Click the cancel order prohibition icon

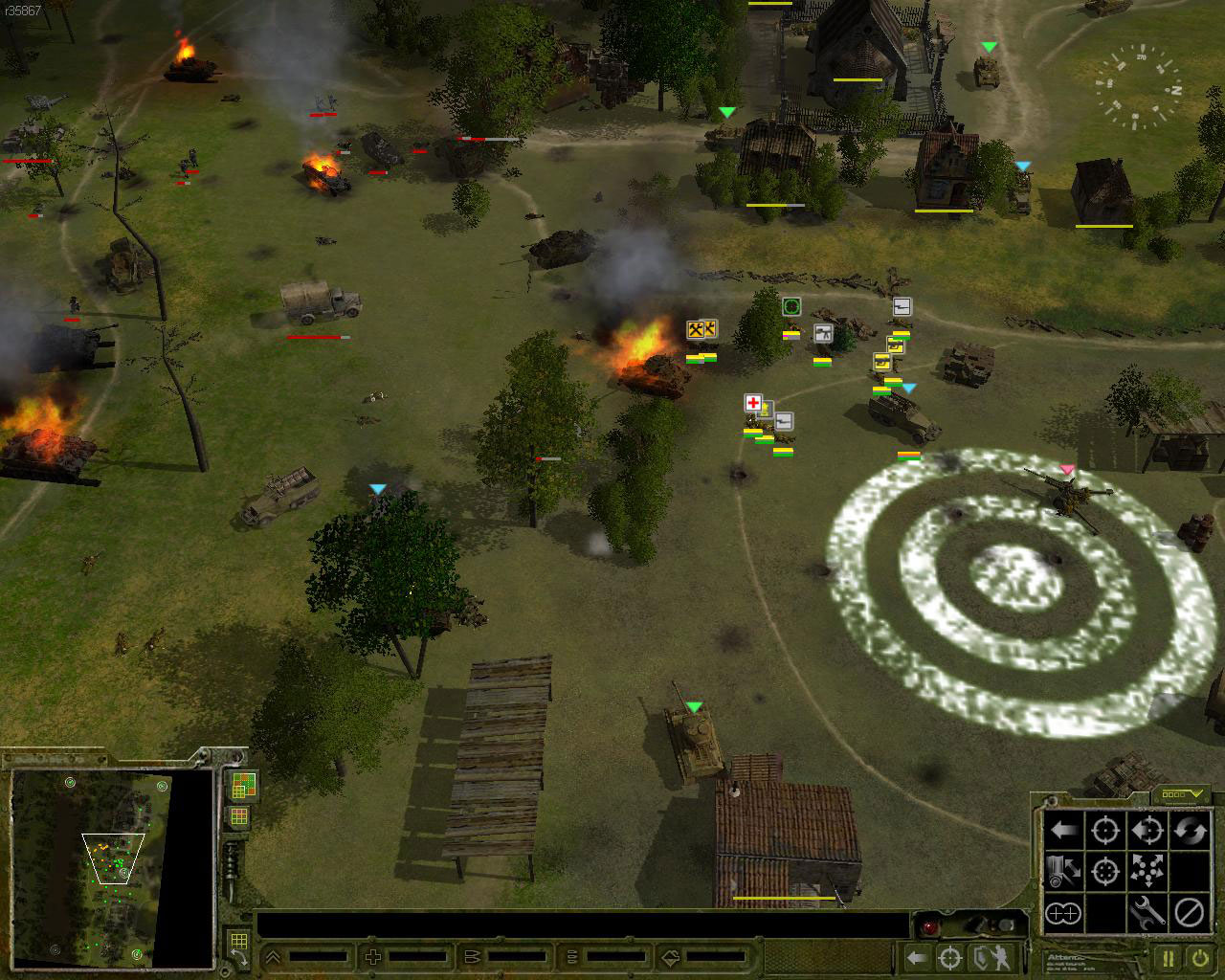pos(1190,915)
